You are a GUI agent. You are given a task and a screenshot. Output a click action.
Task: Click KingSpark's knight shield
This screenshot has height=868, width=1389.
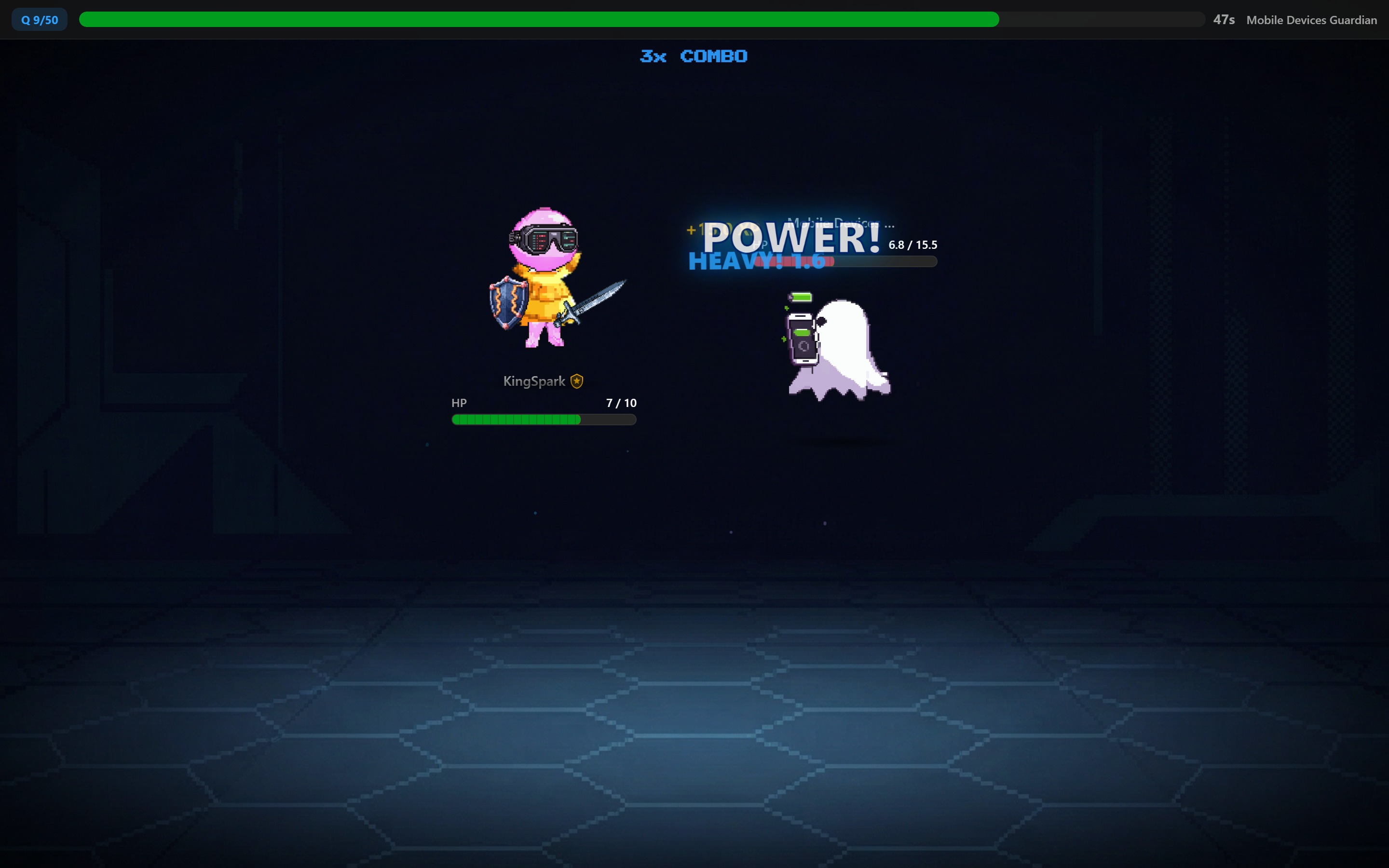click(x=507, y=302)
